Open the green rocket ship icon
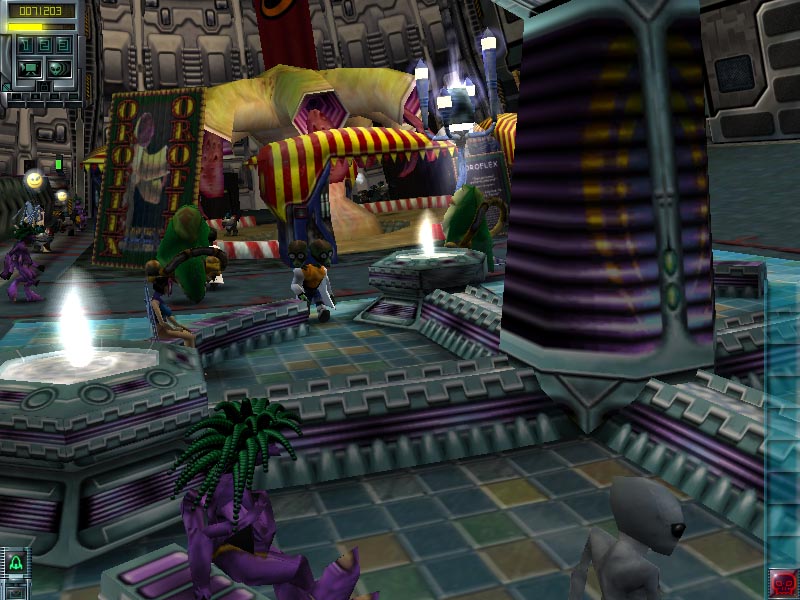Image resolution: width=800 pixels, height=600 pixels. [x=15, y=564]
